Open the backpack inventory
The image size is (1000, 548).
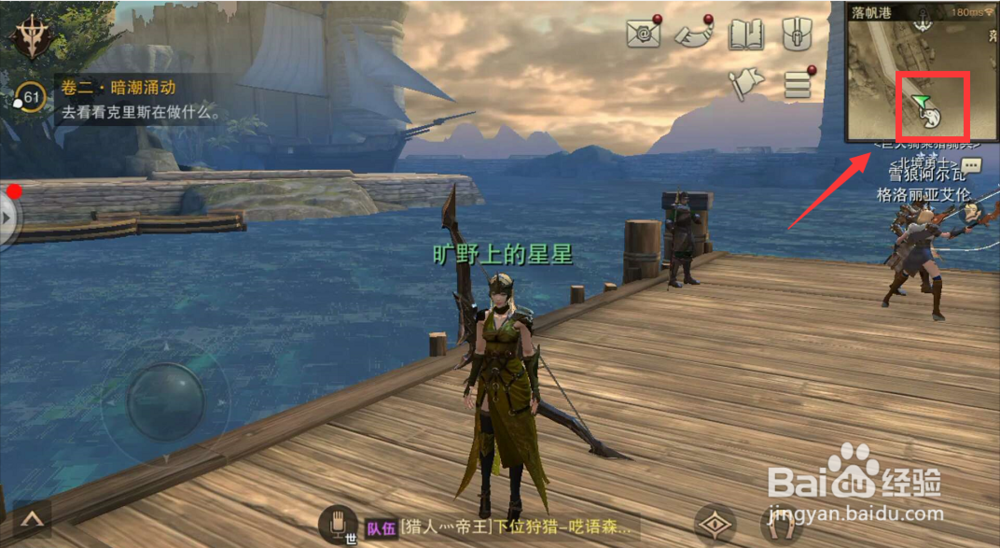(796, 34)
